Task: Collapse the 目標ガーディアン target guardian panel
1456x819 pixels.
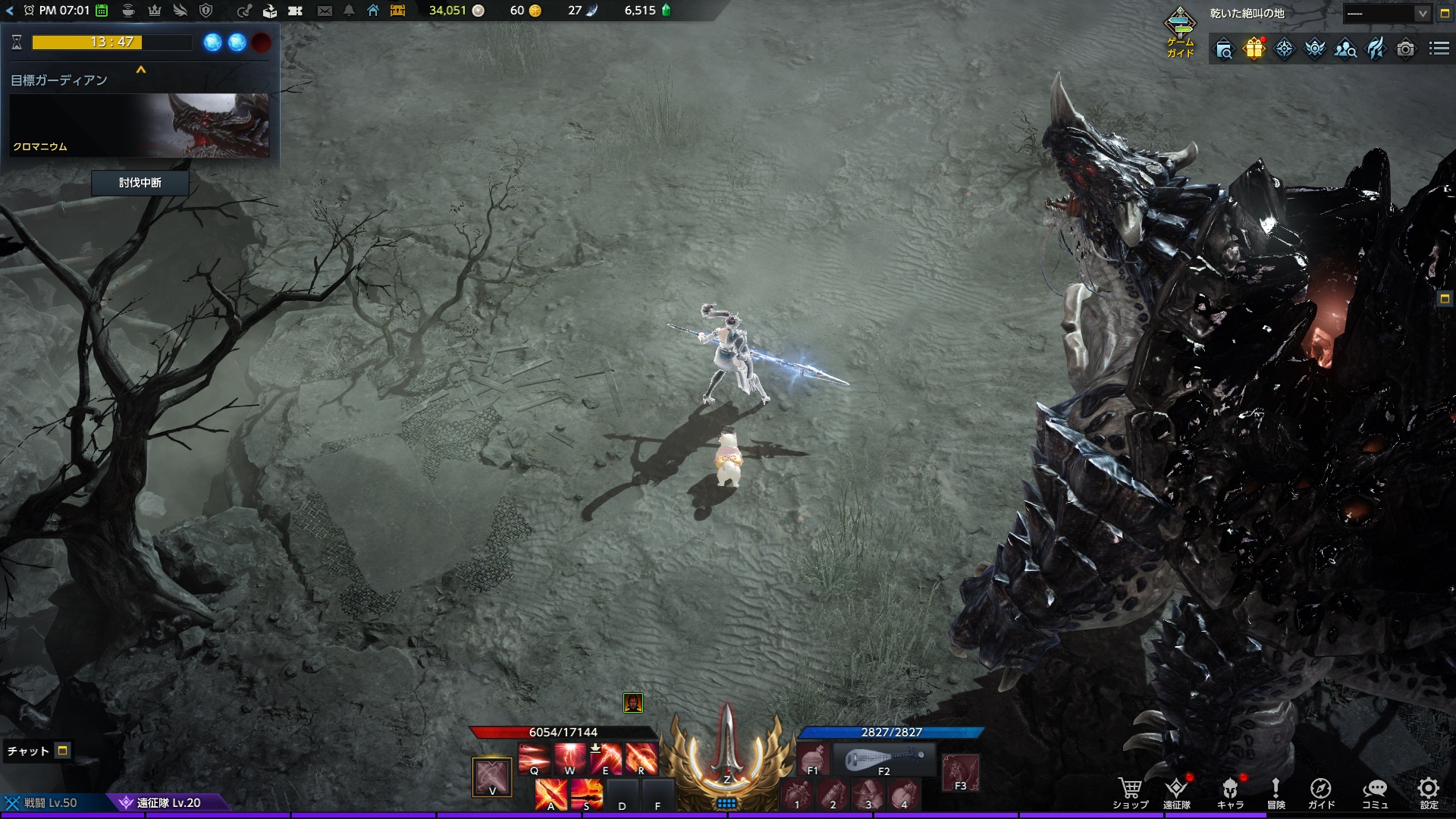Action: 140,70
